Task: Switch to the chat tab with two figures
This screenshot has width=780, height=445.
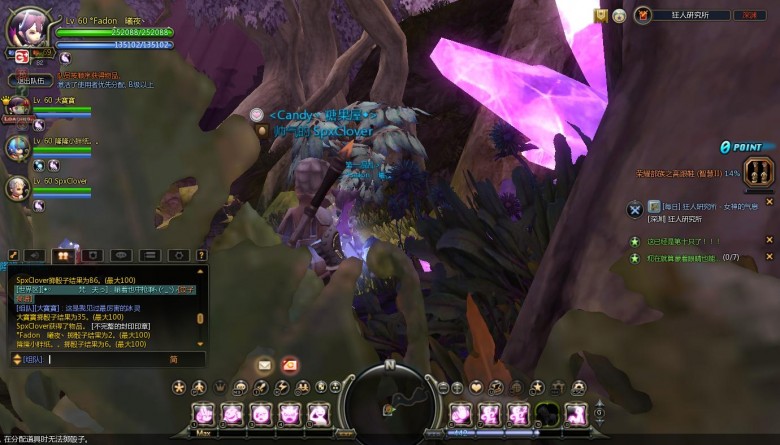Action: click(x=63, y=256)
